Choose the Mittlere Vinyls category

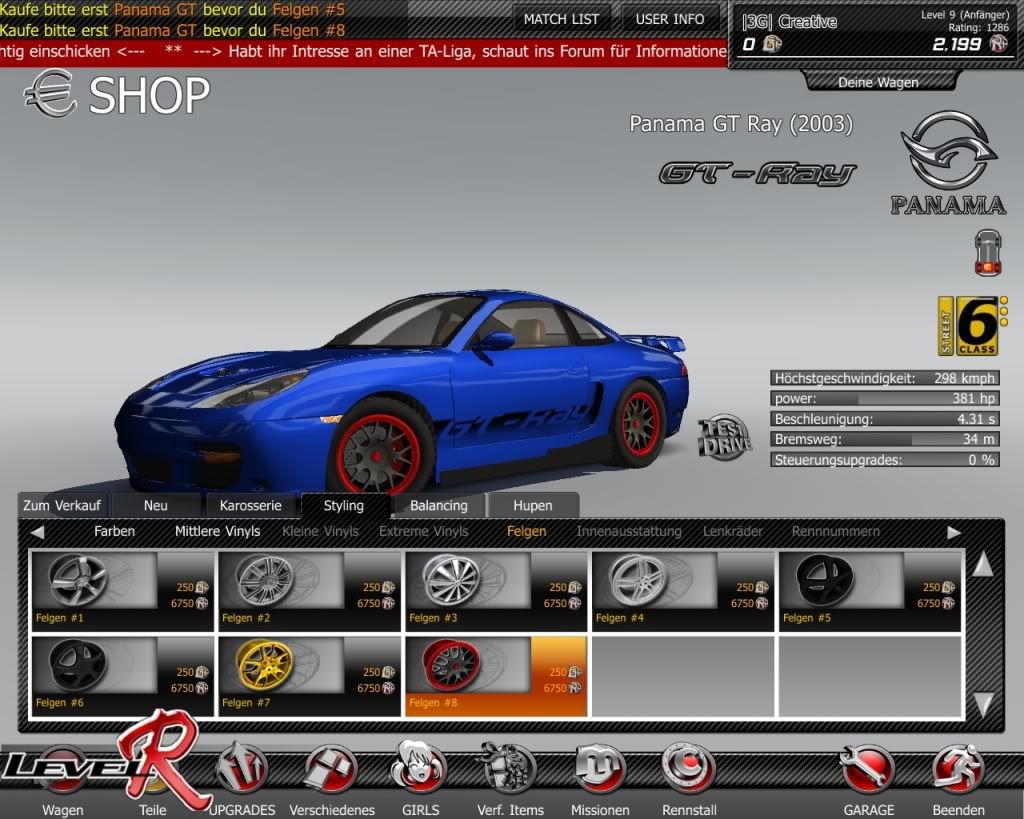[217, 531]
